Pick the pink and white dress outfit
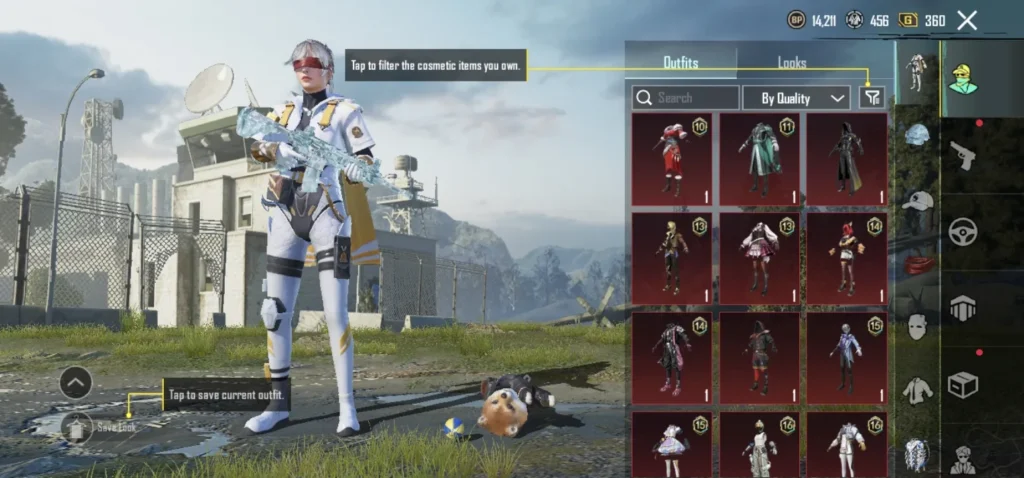1024x478 pixels. pyautogui.click(x=759, y=258)
